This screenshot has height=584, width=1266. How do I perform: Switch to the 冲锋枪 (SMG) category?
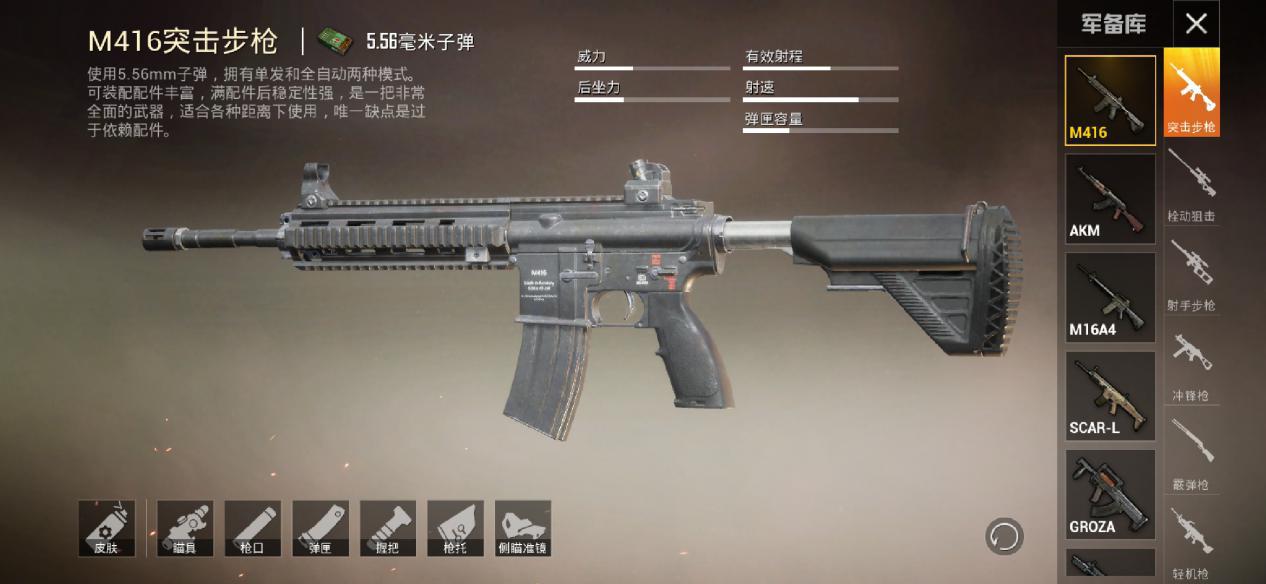pyautogui.click(x=1191, y=364)
